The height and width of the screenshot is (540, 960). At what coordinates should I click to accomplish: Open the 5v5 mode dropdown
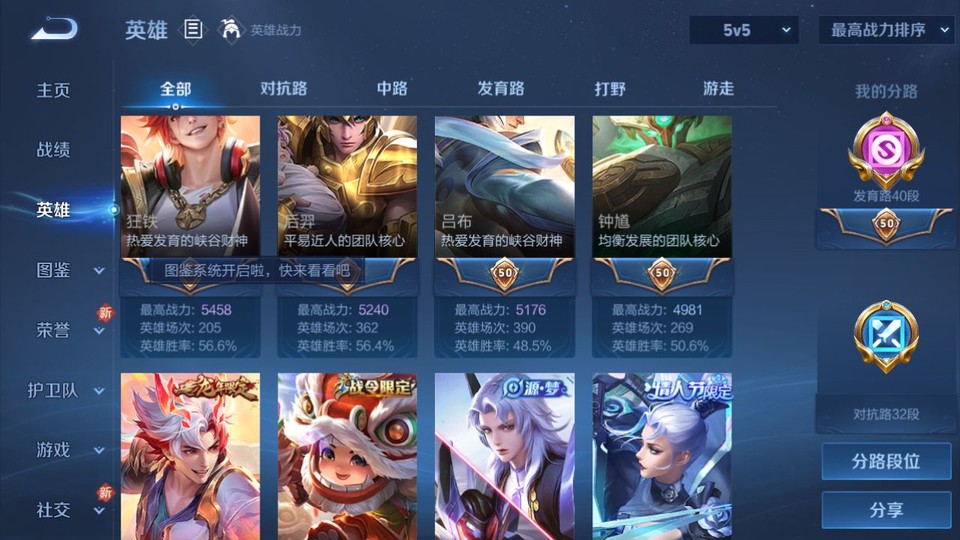pyautogui.click(x=743, y=31)
